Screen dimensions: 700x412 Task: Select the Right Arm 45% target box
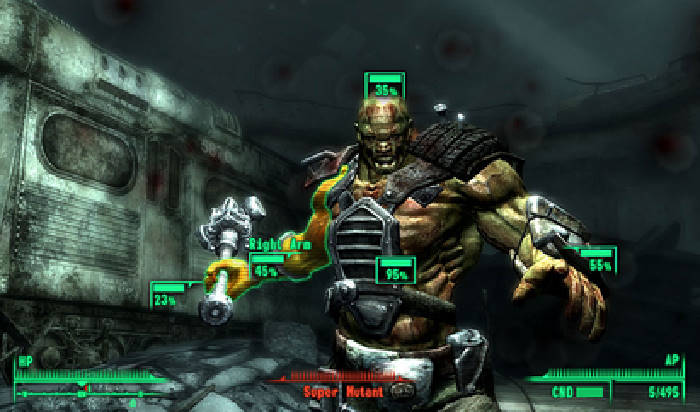click(267, 268)
